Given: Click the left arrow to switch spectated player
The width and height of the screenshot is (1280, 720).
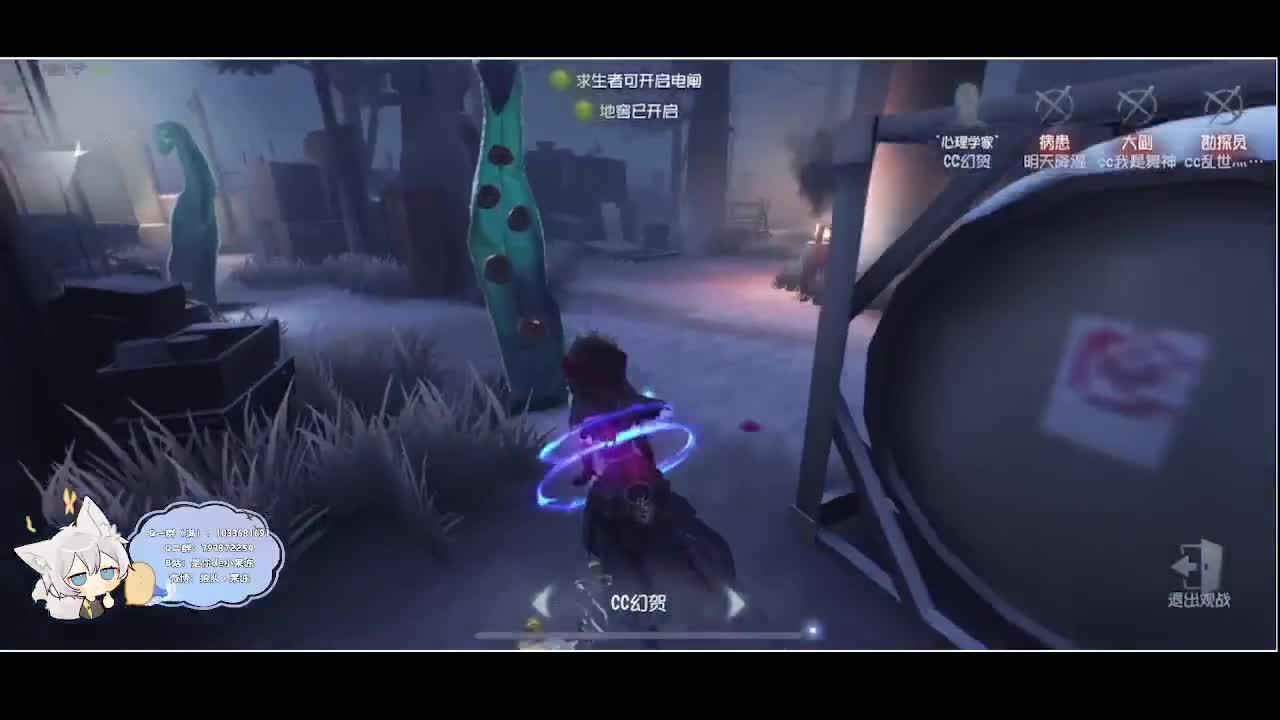Looking at the screenshot, I should (540, 602).
